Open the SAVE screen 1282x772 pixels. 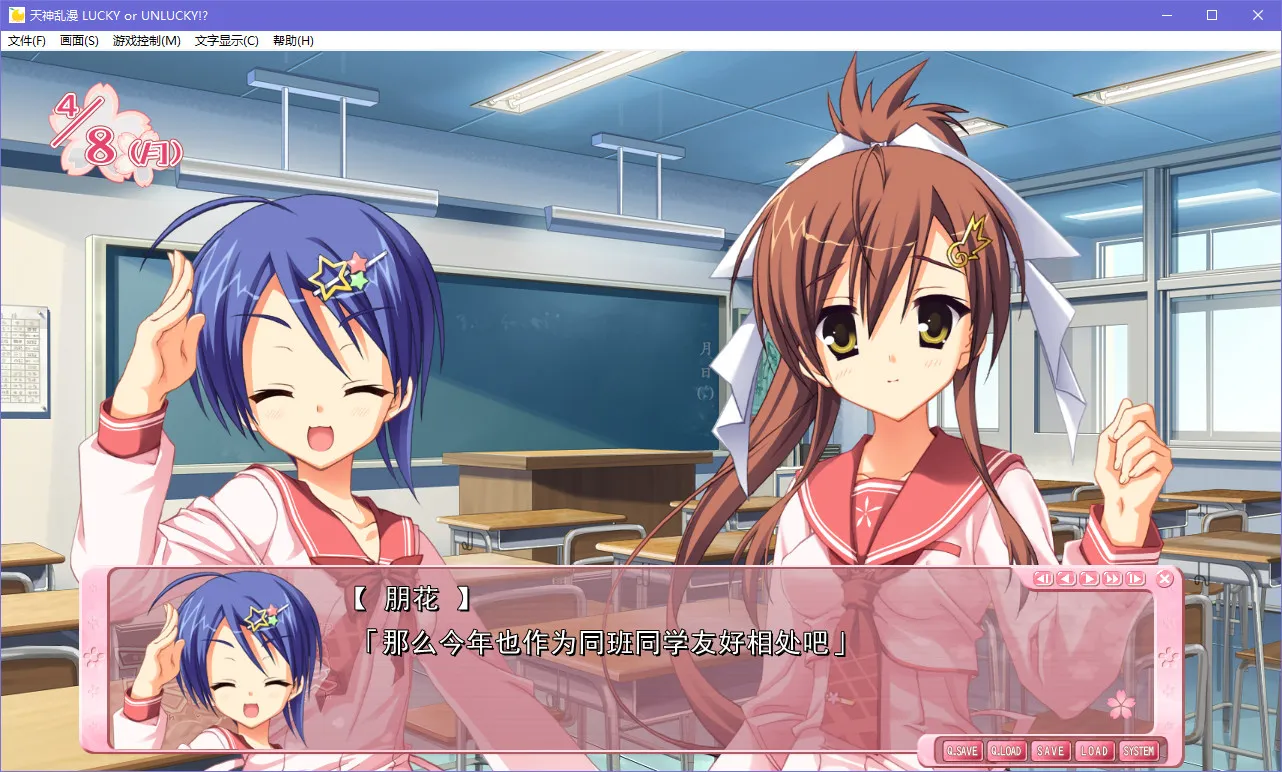(1050, 751)
